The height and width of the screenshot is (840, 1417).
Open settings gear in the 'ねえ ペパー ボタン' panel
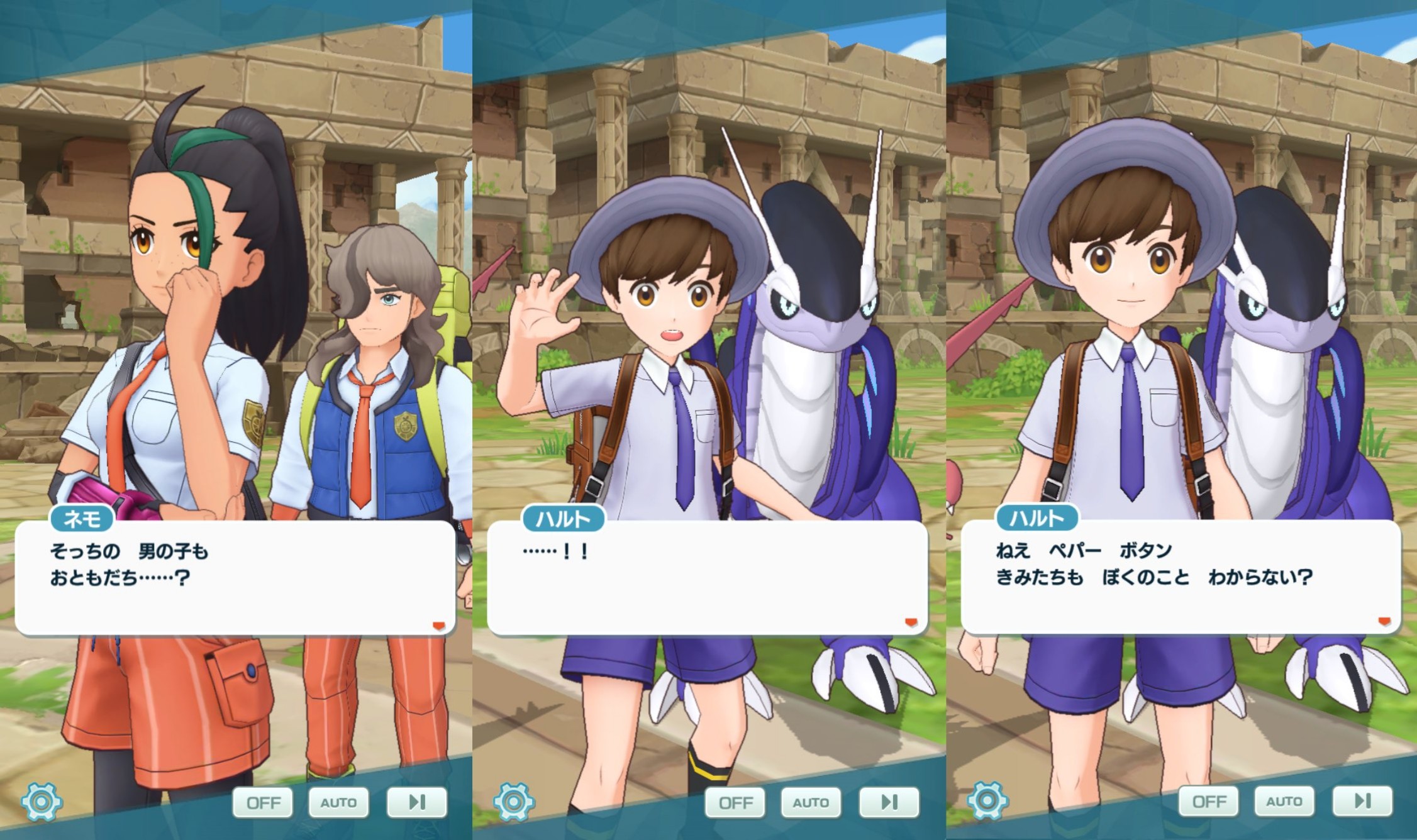[x=987, y=801]
